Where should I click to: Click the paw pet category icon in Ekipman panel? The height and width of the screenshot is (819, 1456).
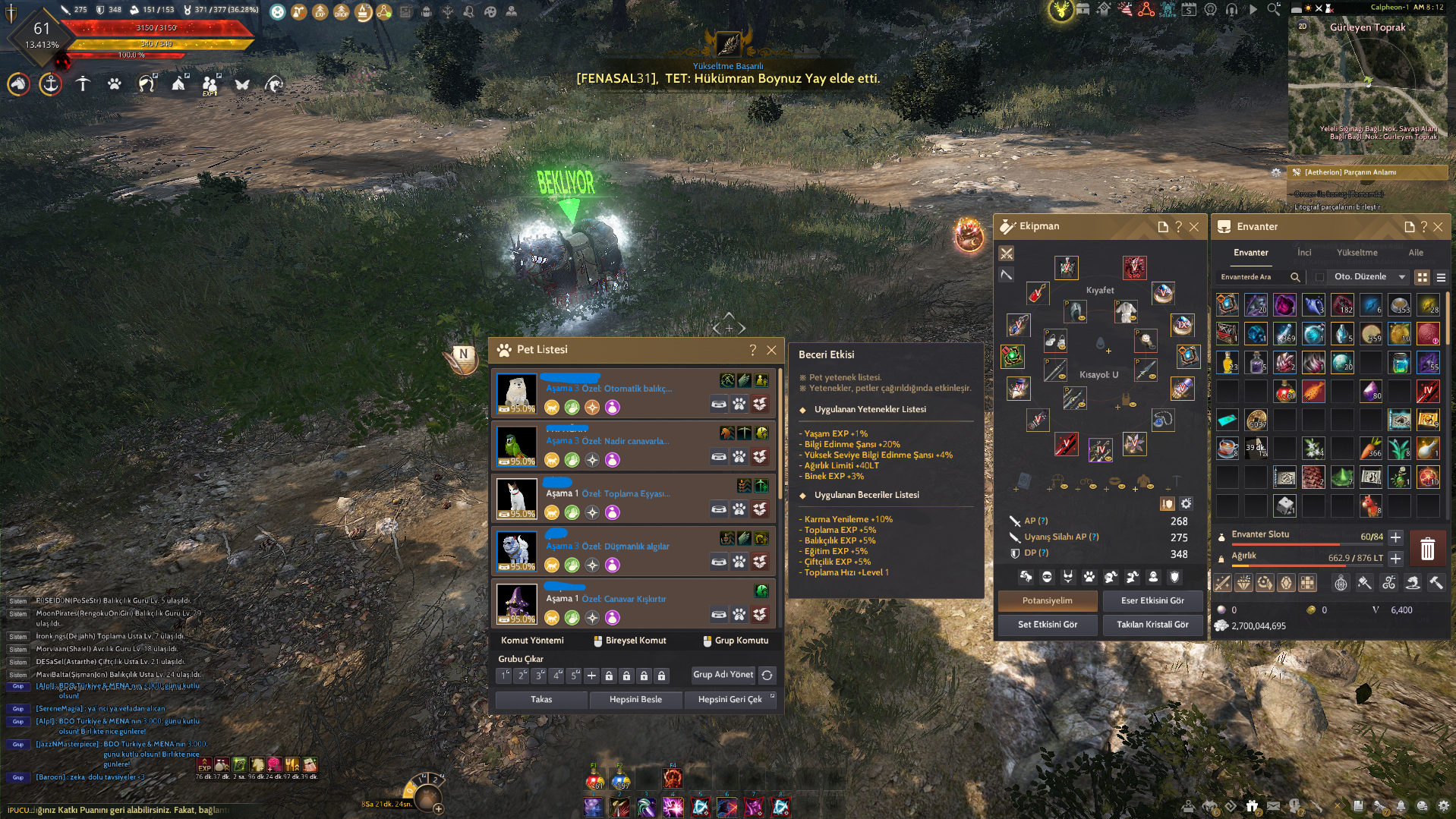1089,578
